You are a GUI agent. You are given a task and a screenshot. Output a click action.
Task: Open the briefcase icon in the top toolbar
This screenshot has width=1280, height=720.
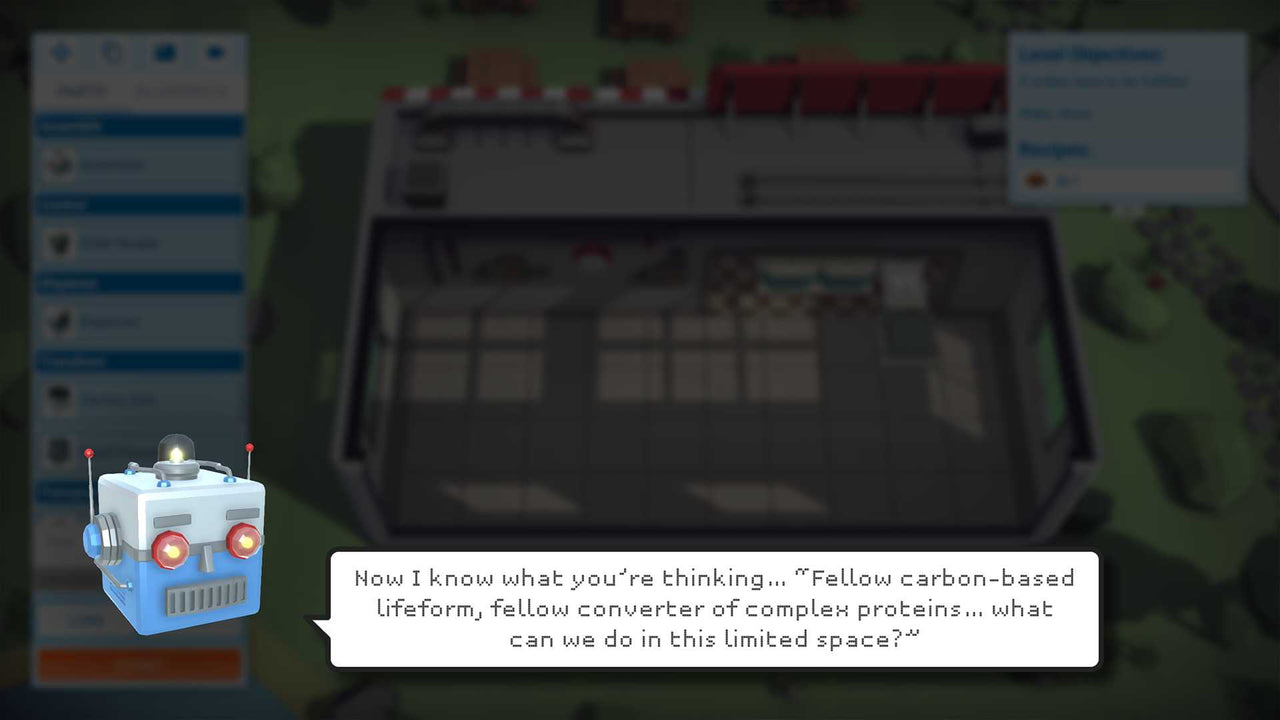point(165,52)
